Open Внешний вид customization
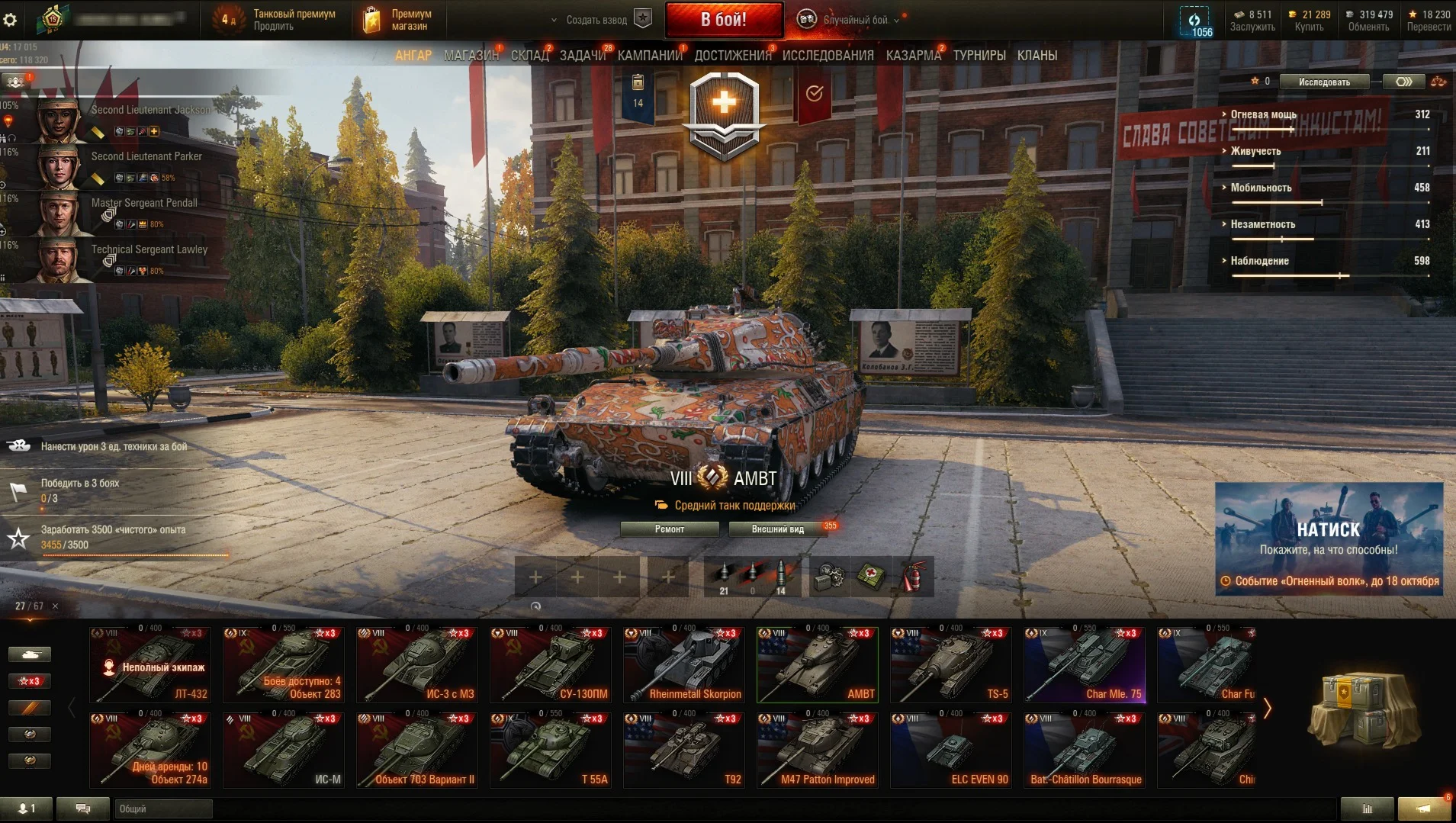1456x823 pixels. click(777, 529)
